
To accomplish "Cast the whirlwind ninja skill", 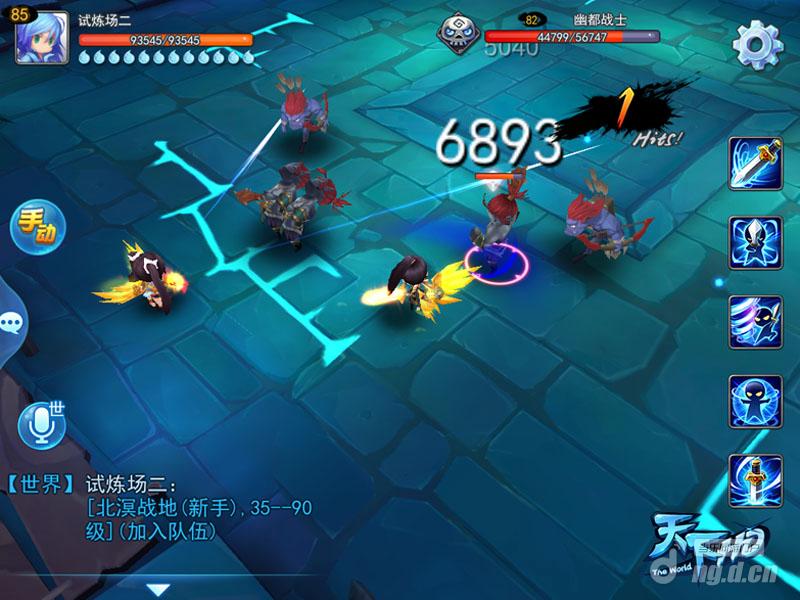I will (x=755, y=320).
